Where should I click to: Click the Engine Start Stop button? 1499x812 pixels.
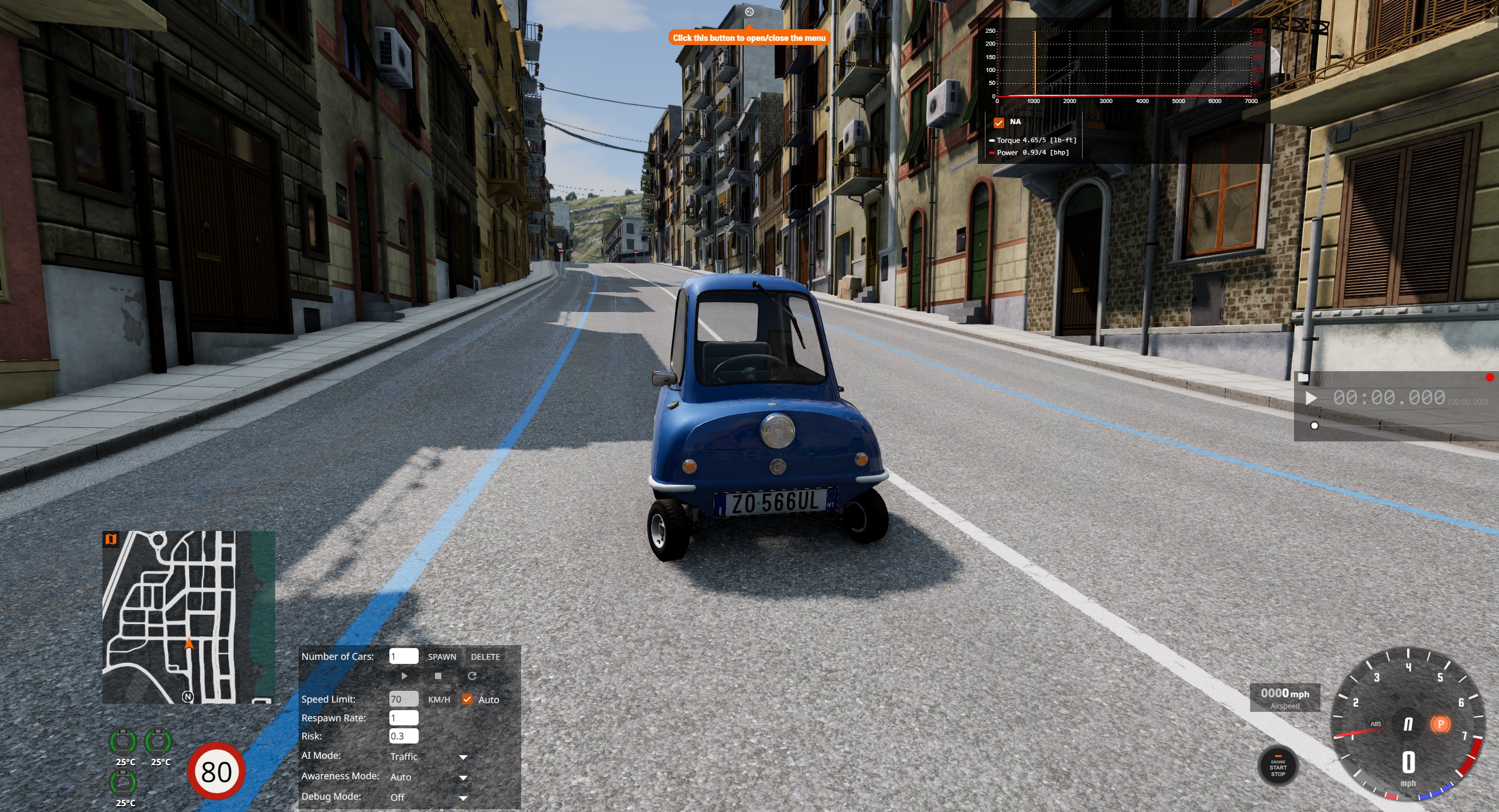pos(1278,768)
